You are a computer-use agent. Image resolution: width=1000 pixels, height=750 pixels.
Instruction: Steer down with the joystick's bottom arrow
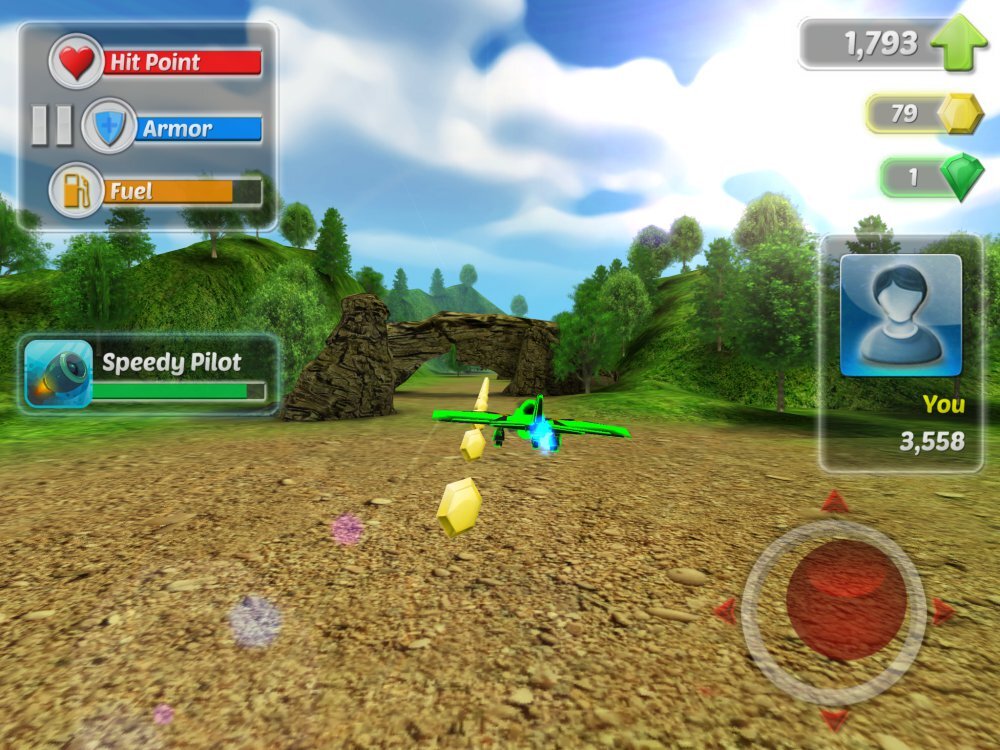(x=834, y=717)
